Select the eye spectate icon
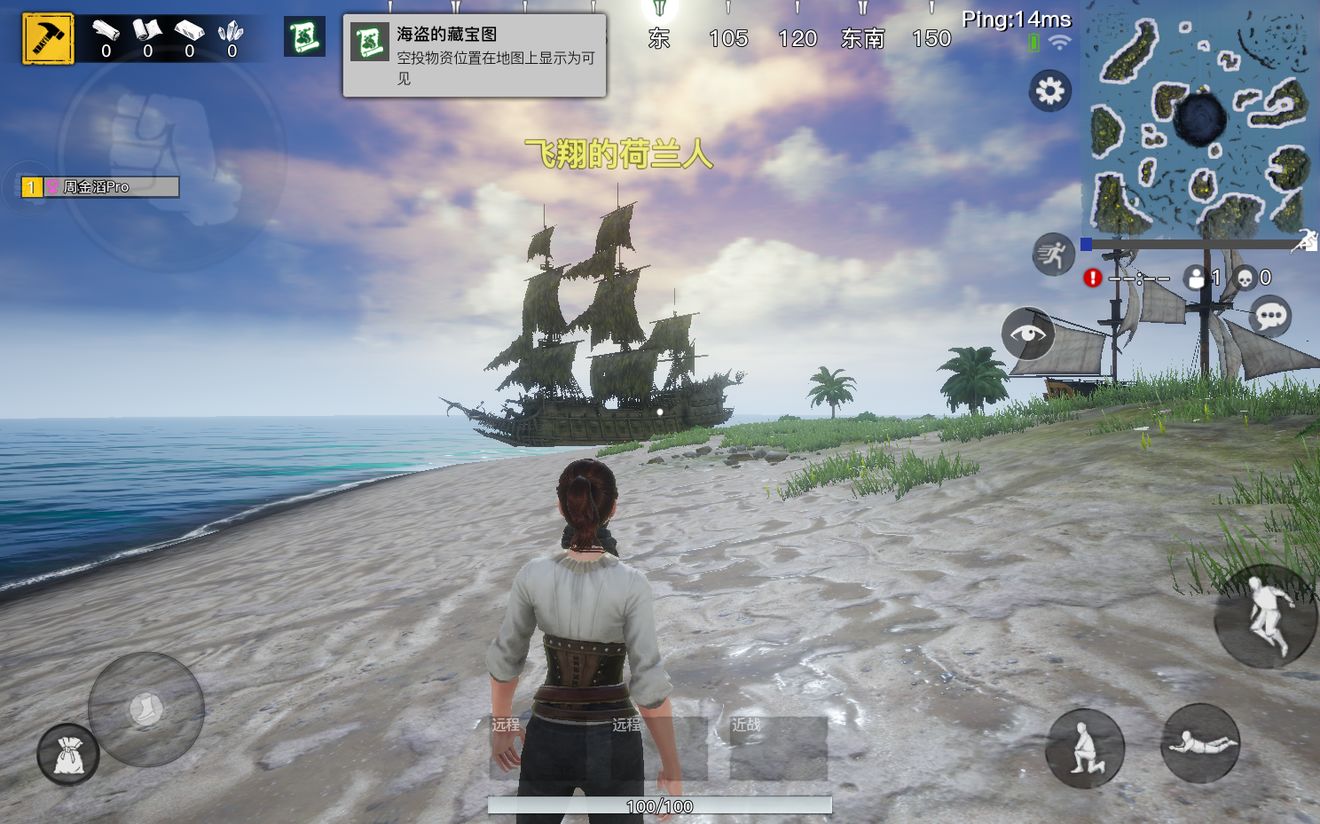The width and height of the screenshot is (1320, 824). pyautogui.click(x=1029, y=336)
